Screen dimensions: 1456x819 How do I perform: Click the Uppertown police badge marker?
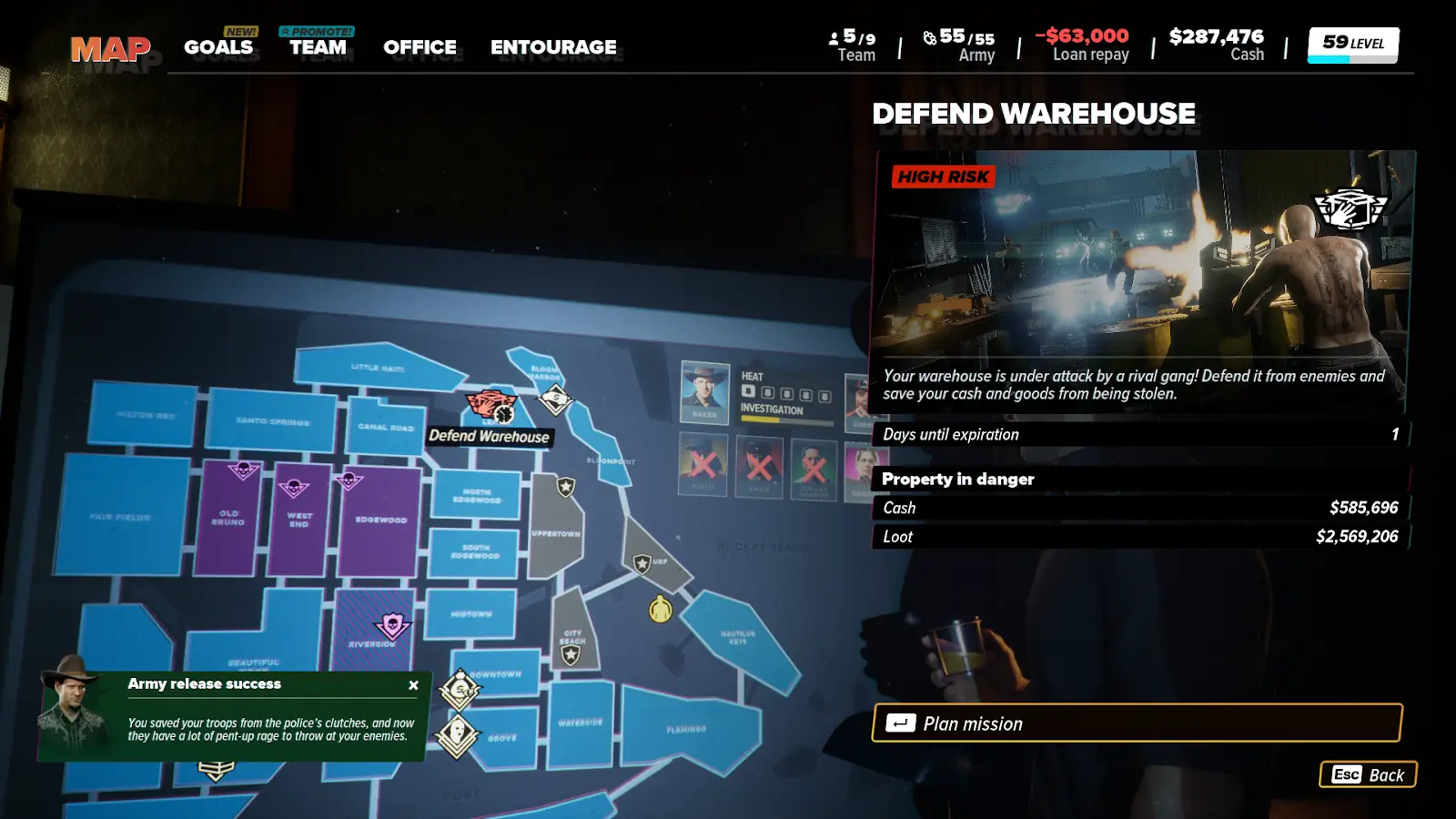pyautogui.click(x=566, y=487)
